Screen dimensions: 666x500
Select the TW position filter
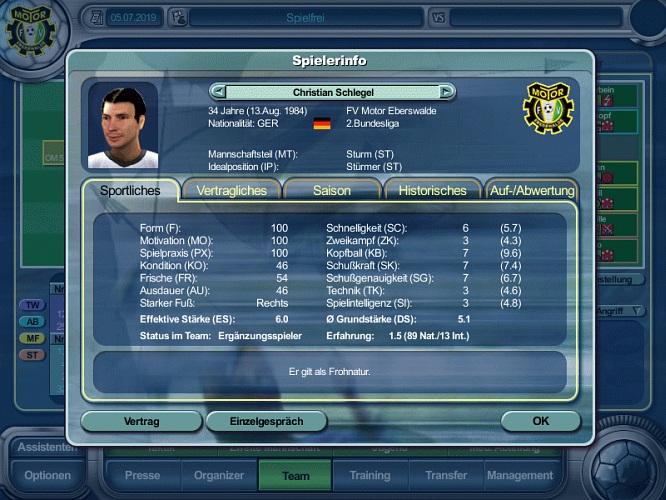pyautogui.click(x=33, y=304)
